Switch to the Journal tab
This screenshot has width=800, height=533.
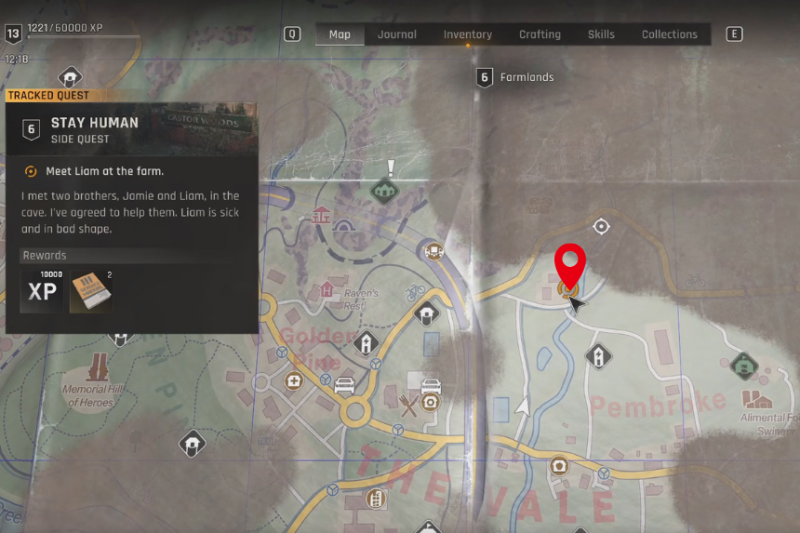tap(397, 34)
